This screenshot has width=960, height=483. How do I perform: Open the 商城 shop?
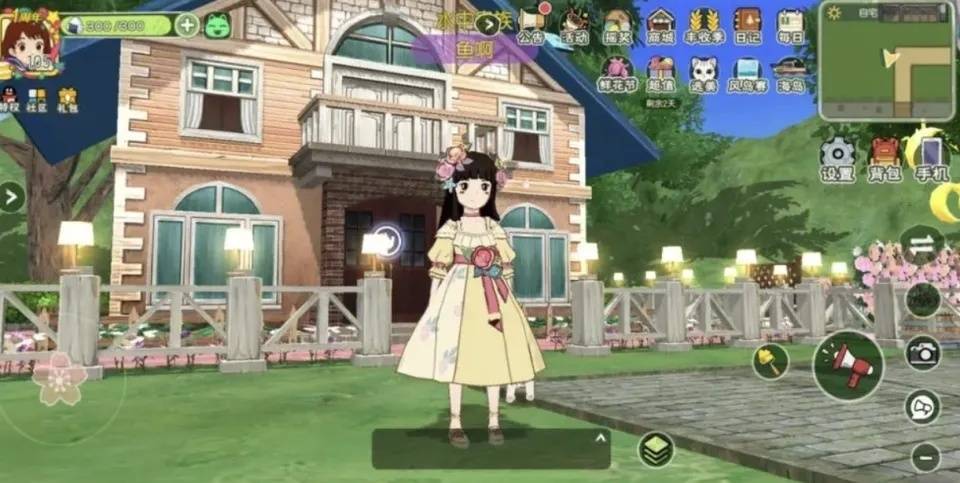(x=660, y=23)
